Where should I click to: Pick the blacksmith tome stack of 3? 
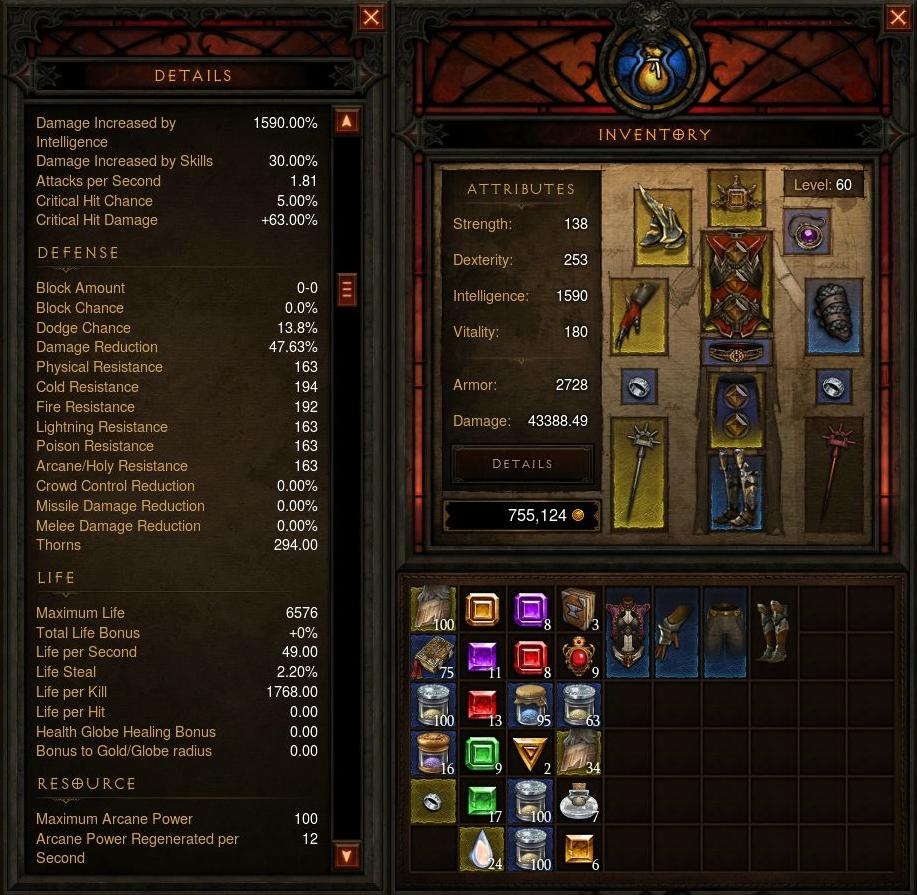click(x=579, y=610)
